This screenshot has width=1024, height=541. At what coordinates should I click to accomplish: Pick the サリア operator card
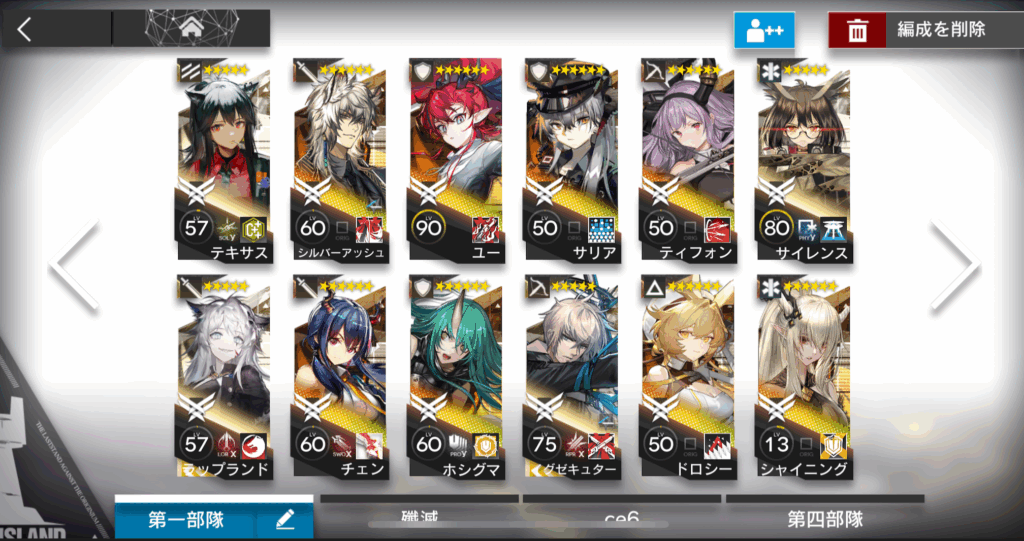point(572,160)
